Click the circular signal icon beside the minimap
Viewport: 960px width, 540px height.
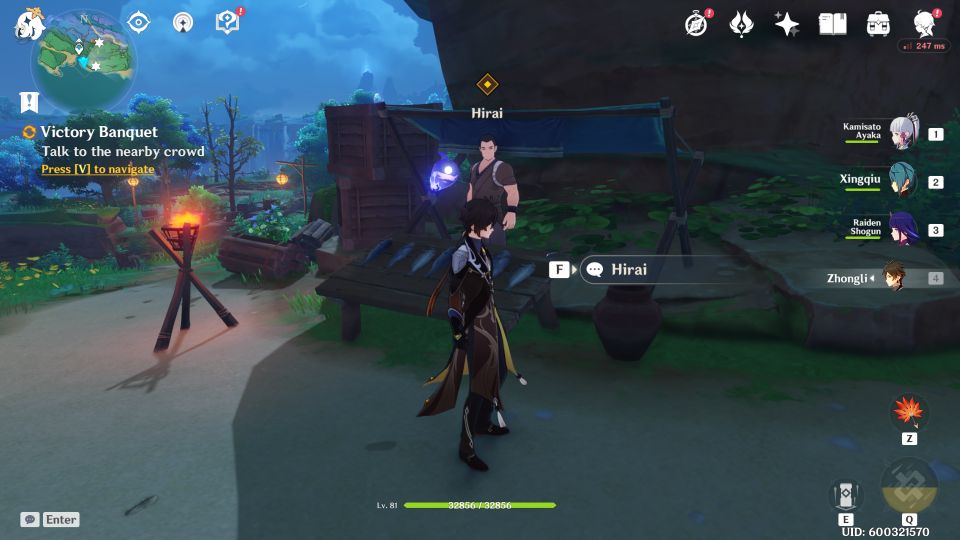[x=183, y=23]
